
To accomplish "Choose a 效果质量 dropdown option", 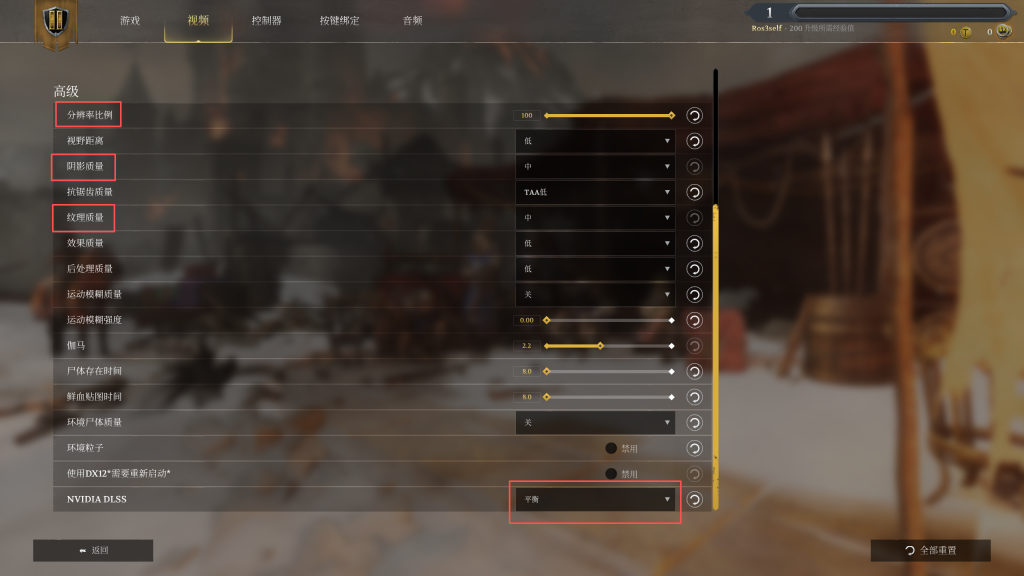I will 595,243.
